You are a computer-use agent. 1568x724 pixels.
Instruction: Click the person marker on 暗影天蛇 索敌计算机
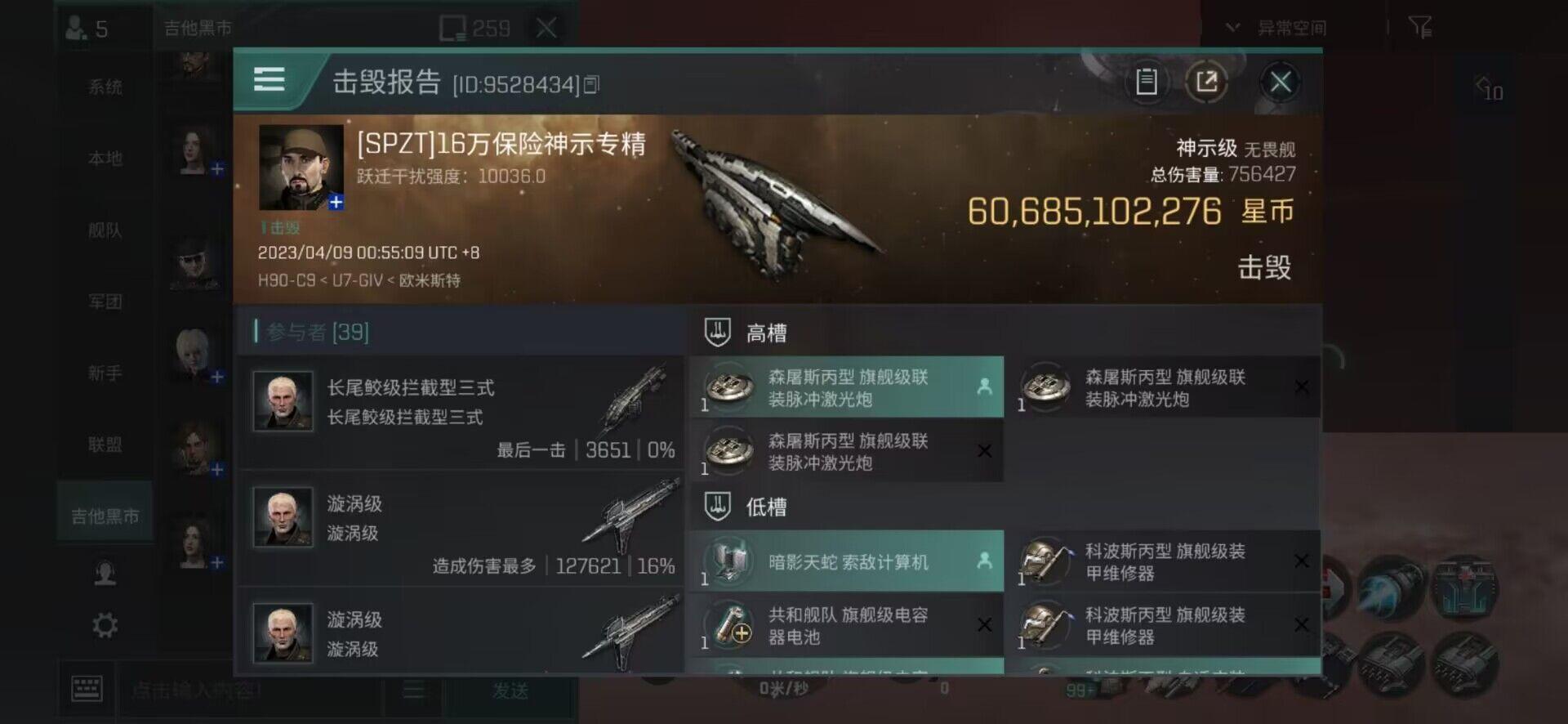pos(982,561)
